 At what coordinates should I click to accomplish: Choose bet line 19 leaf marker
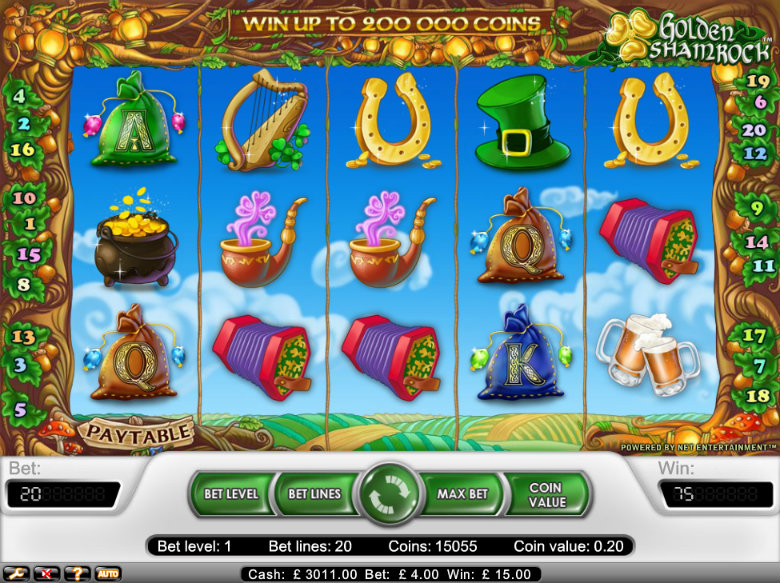pos(756,81)
